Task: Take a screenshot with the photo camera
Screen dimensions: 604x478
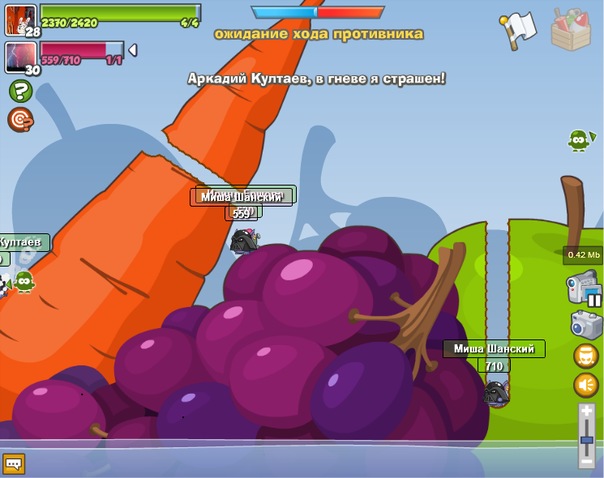Action: point(585,323)
